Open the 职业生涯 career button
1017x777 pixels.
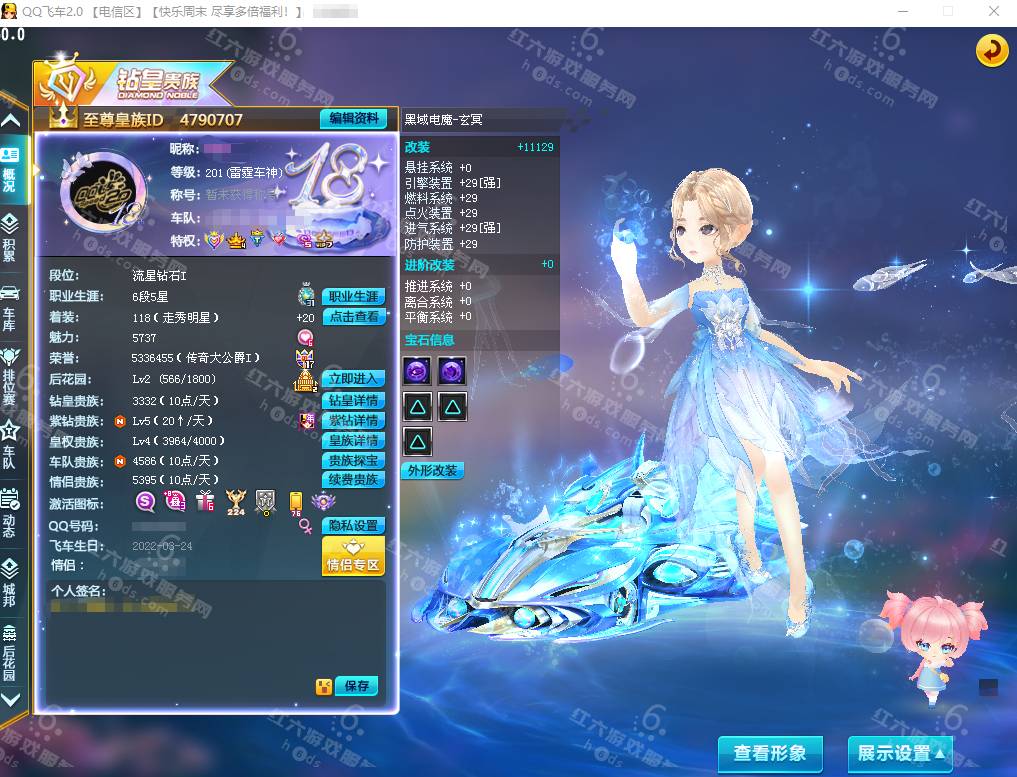point(353,297)
